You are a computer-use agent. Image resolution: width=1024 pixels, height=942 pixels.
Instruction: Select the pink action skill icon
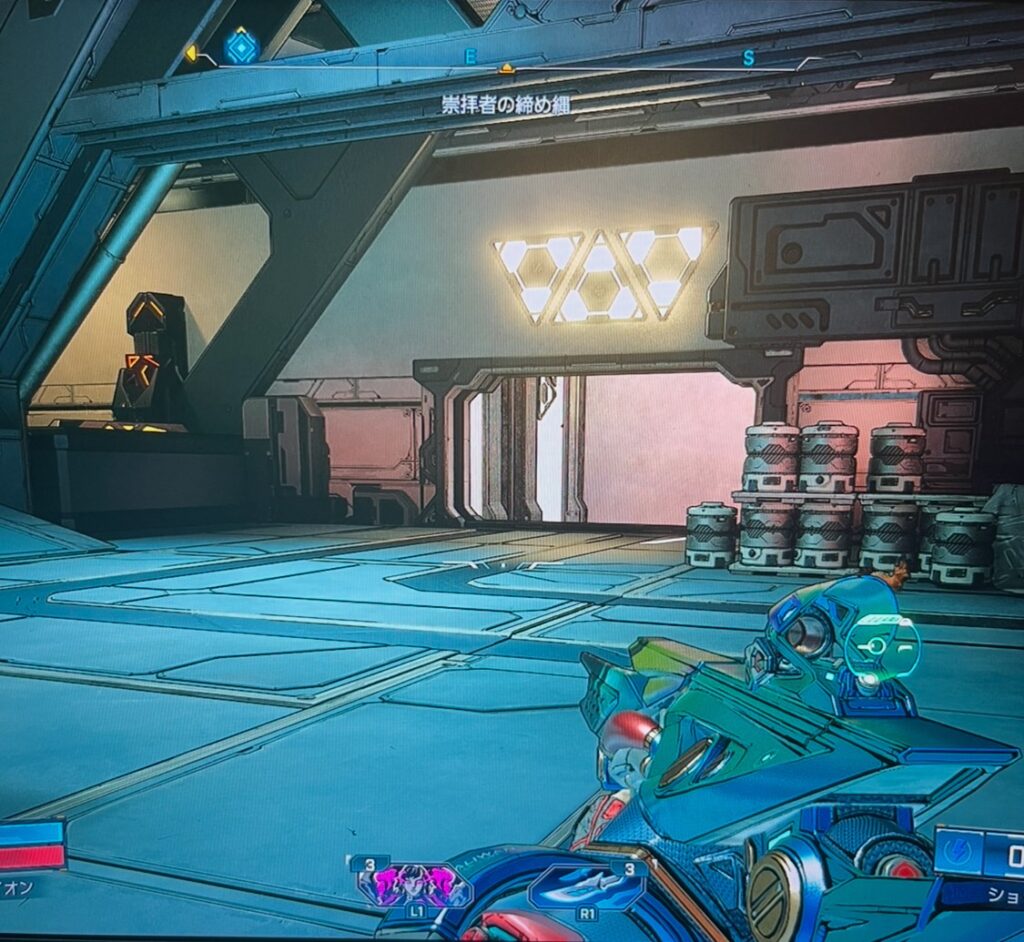tap(414, 884)
